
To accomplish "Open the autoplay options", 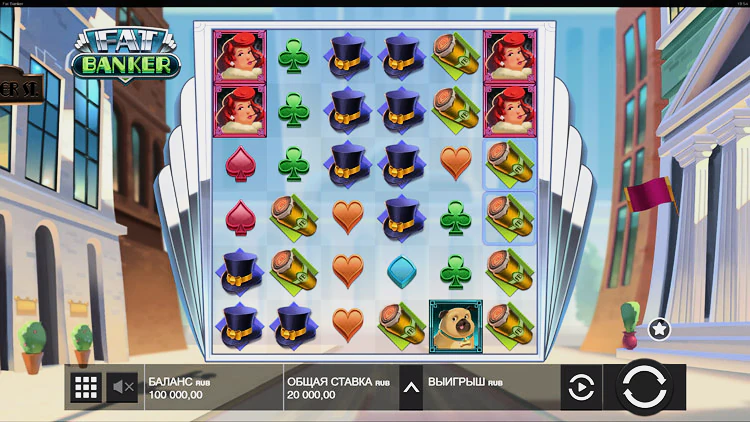I will (580, 387).
